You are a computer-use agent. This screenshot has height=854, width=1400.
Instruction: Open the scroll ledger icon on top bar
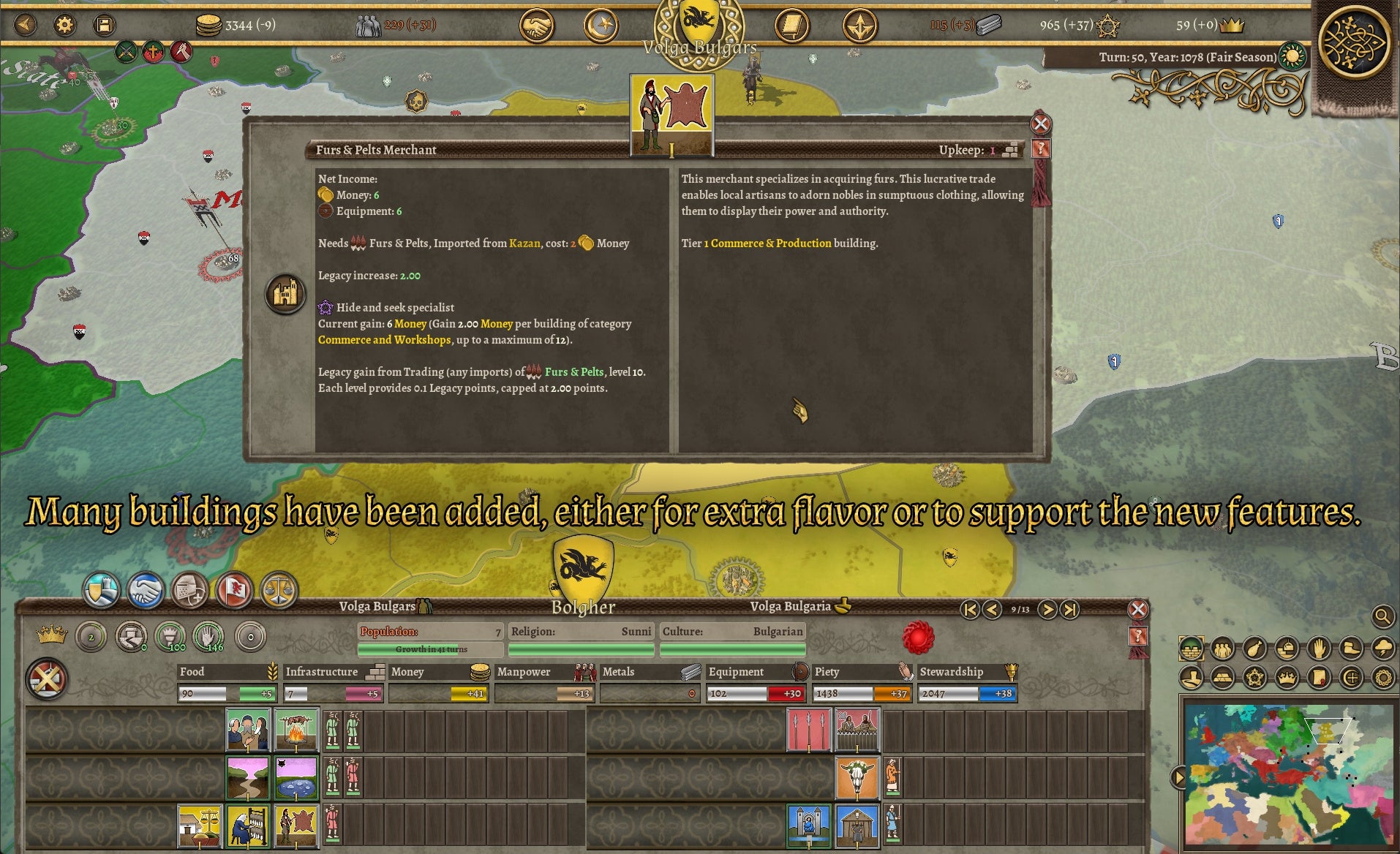click(792, 25)
